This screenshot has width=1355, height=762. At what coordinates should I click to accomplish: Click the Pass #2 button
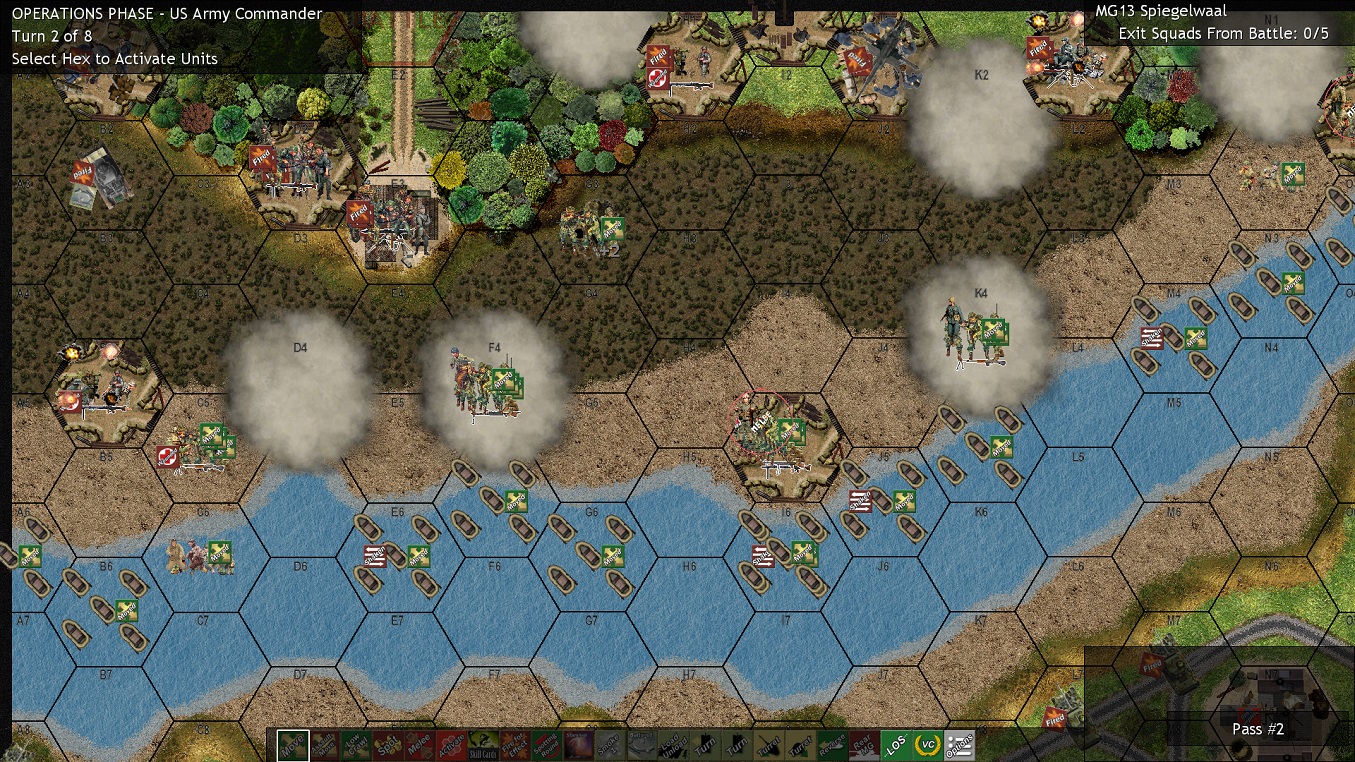point(1258,729)
